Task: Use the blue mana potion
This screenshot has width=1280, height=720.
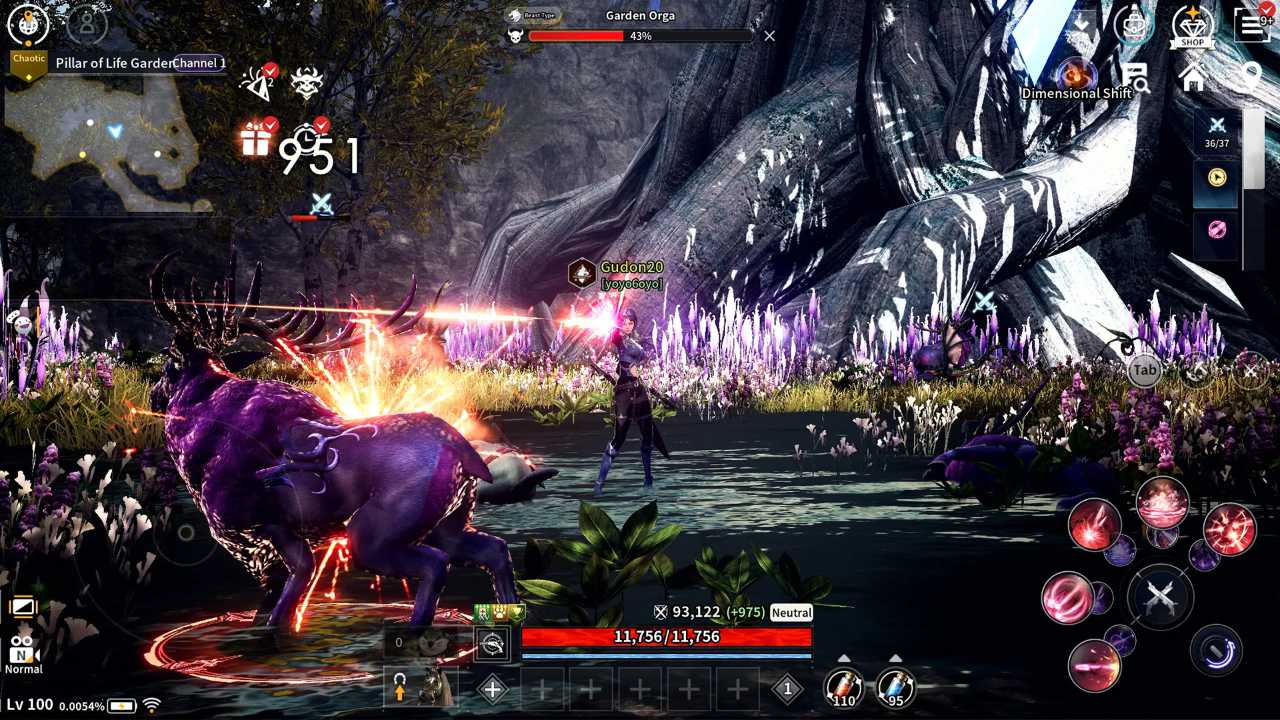Action: (x=895, y=687)
